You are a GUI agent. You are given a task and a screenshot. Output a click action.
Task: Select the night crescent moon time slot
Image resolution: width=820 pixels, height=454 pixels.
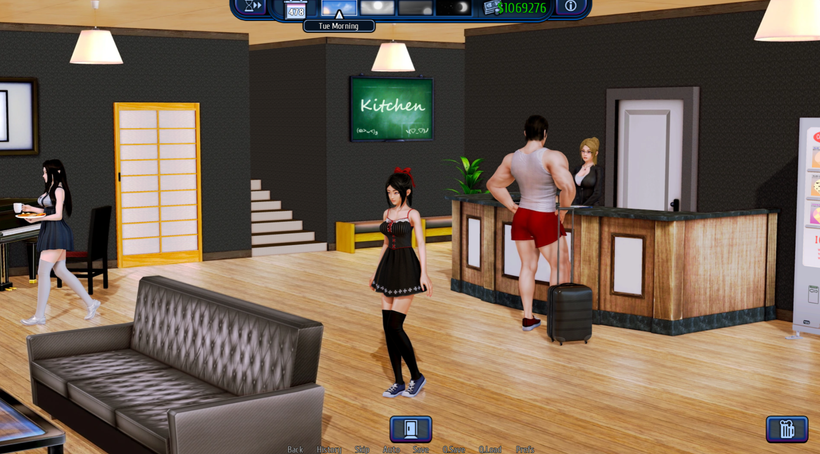[x=456, y=7]
